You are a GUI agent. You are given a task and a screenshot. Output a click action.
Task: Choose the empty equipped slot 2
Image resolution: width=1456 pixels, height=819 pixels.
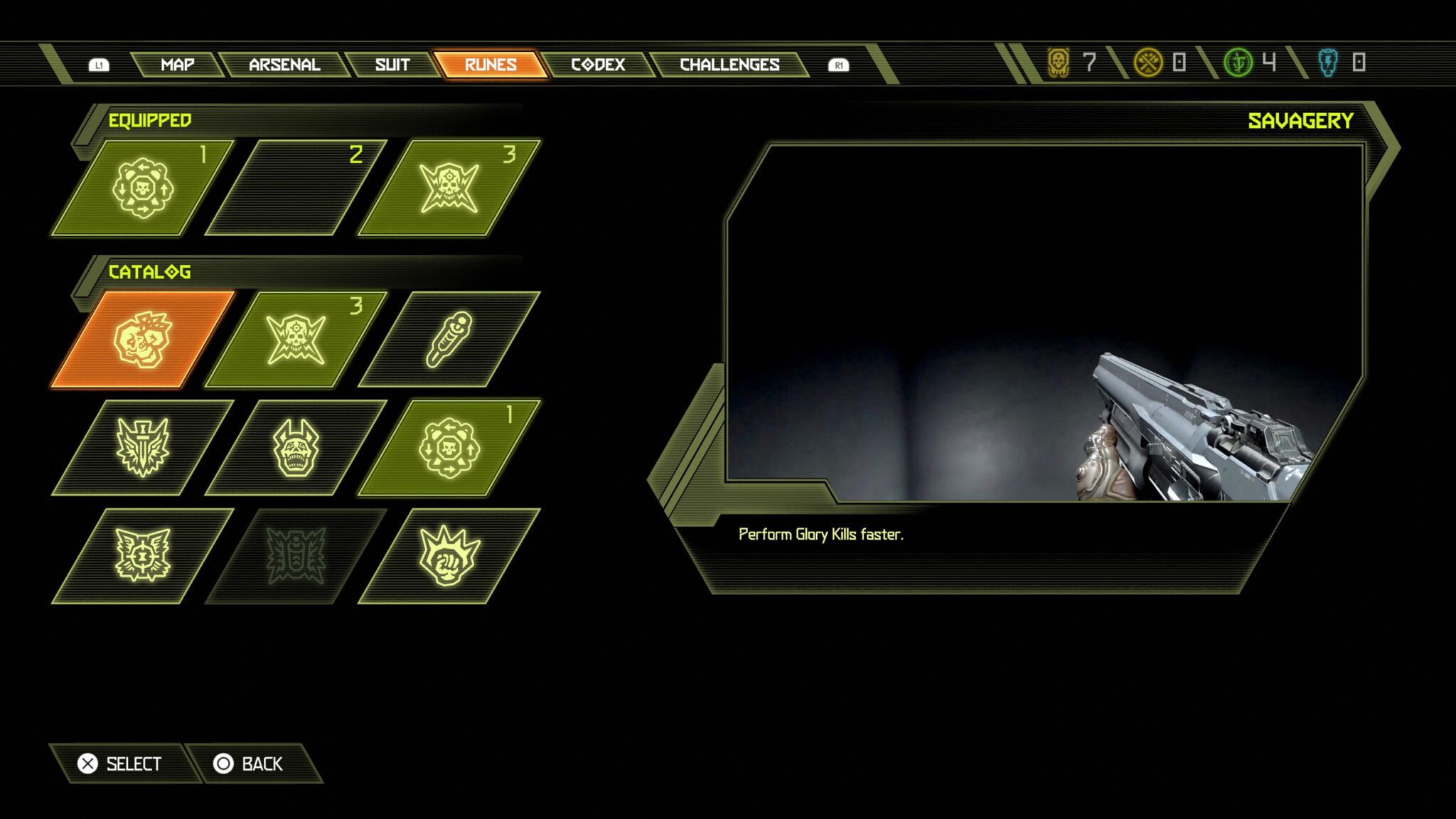(x=296, y=188)
